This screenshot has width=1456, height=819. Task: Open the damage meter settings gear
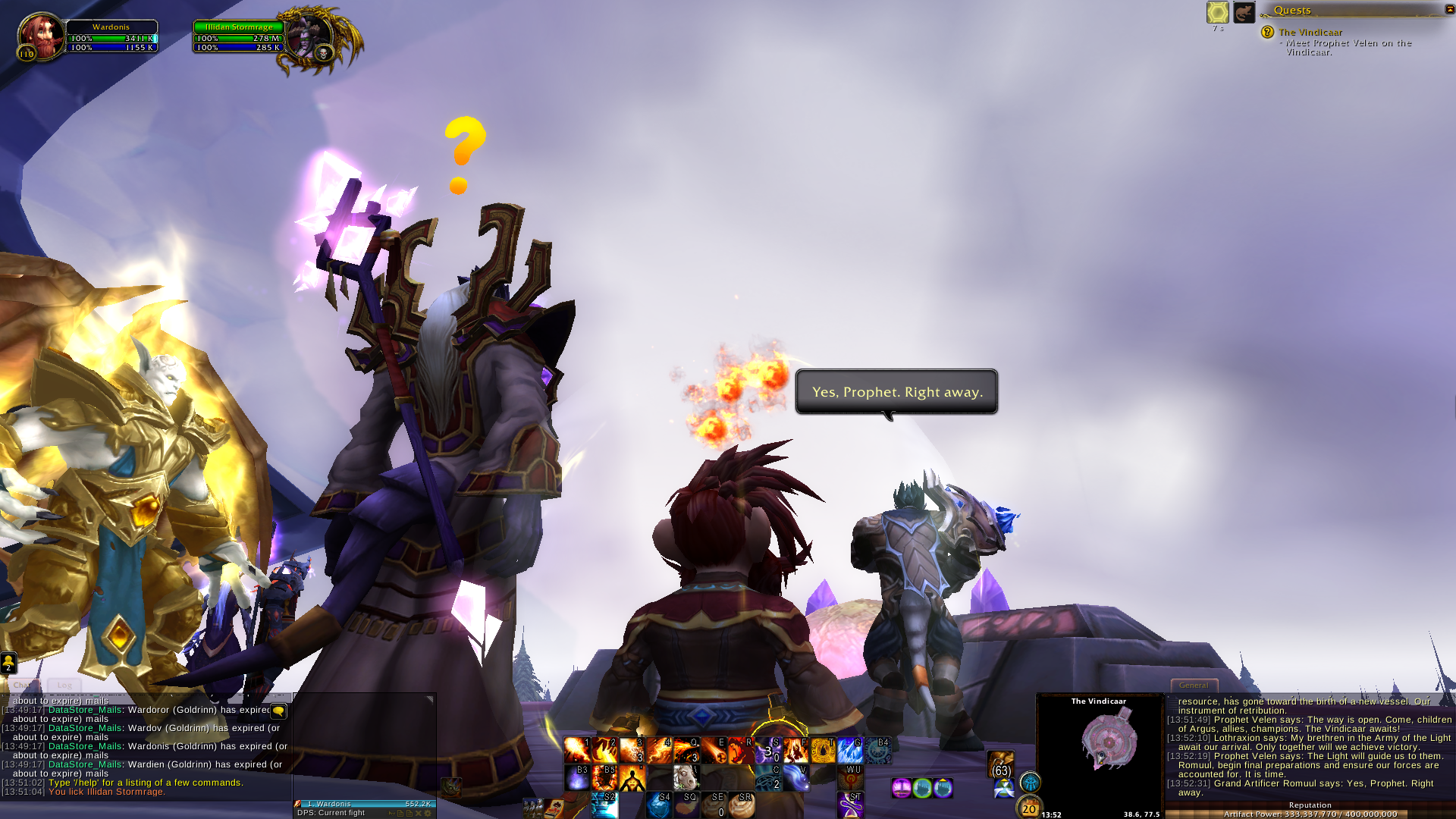[x=428, y=813]
